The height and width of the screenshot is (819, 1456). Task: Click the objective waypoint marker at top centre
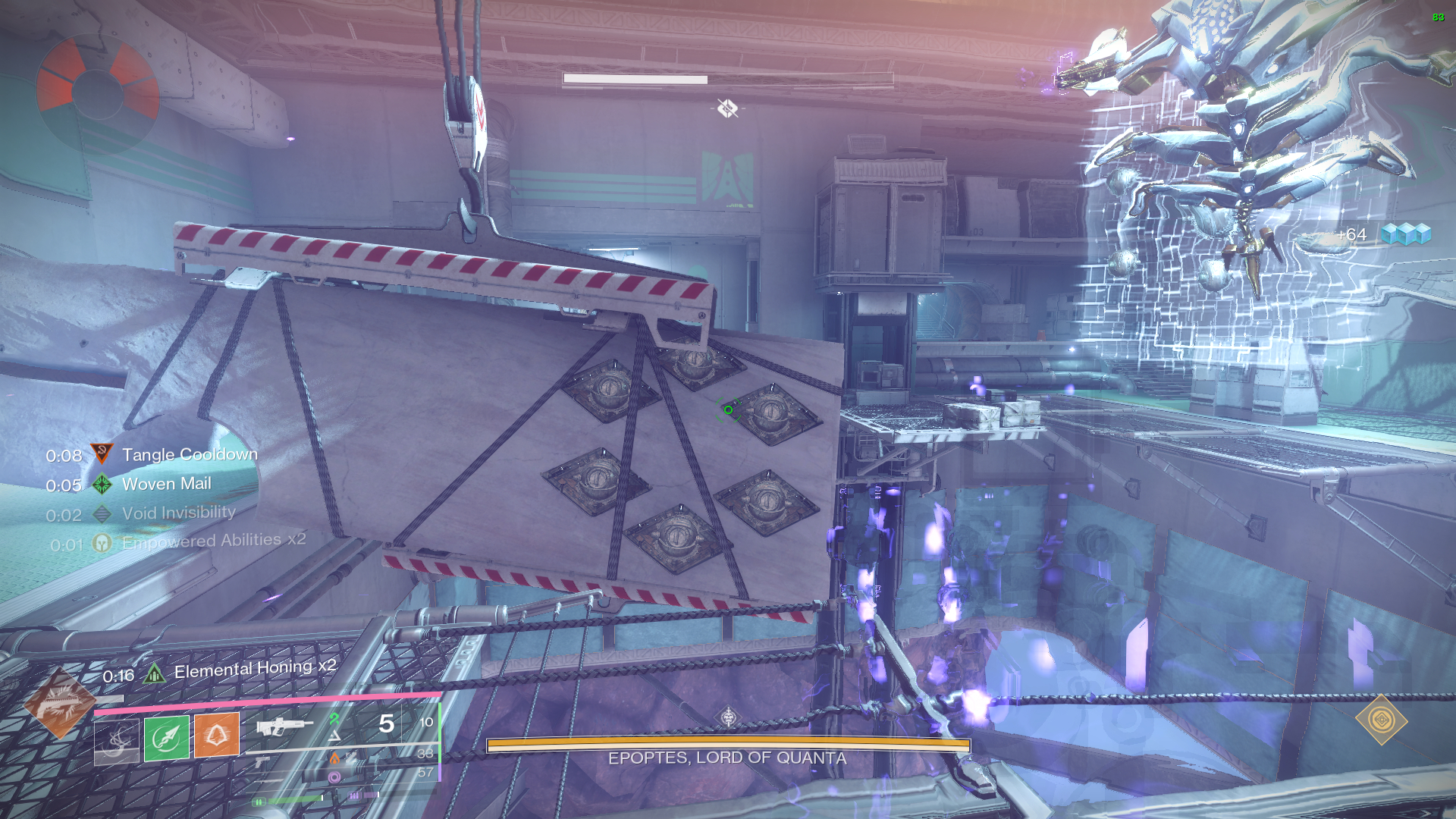pyautogui.click(x=727, y=108)
